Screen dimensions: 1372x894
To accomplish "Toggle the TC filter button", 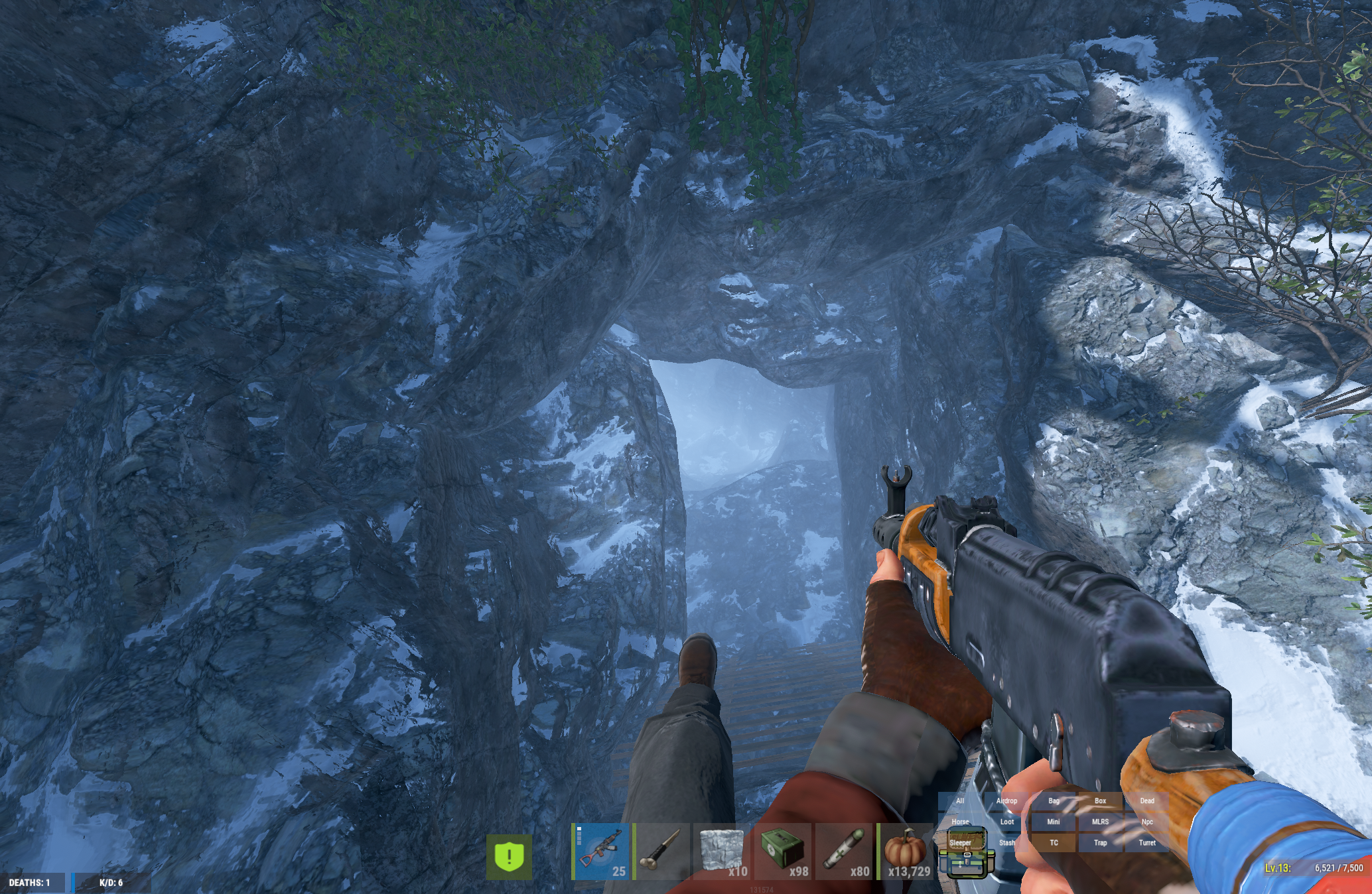I will coord(1054,843).
